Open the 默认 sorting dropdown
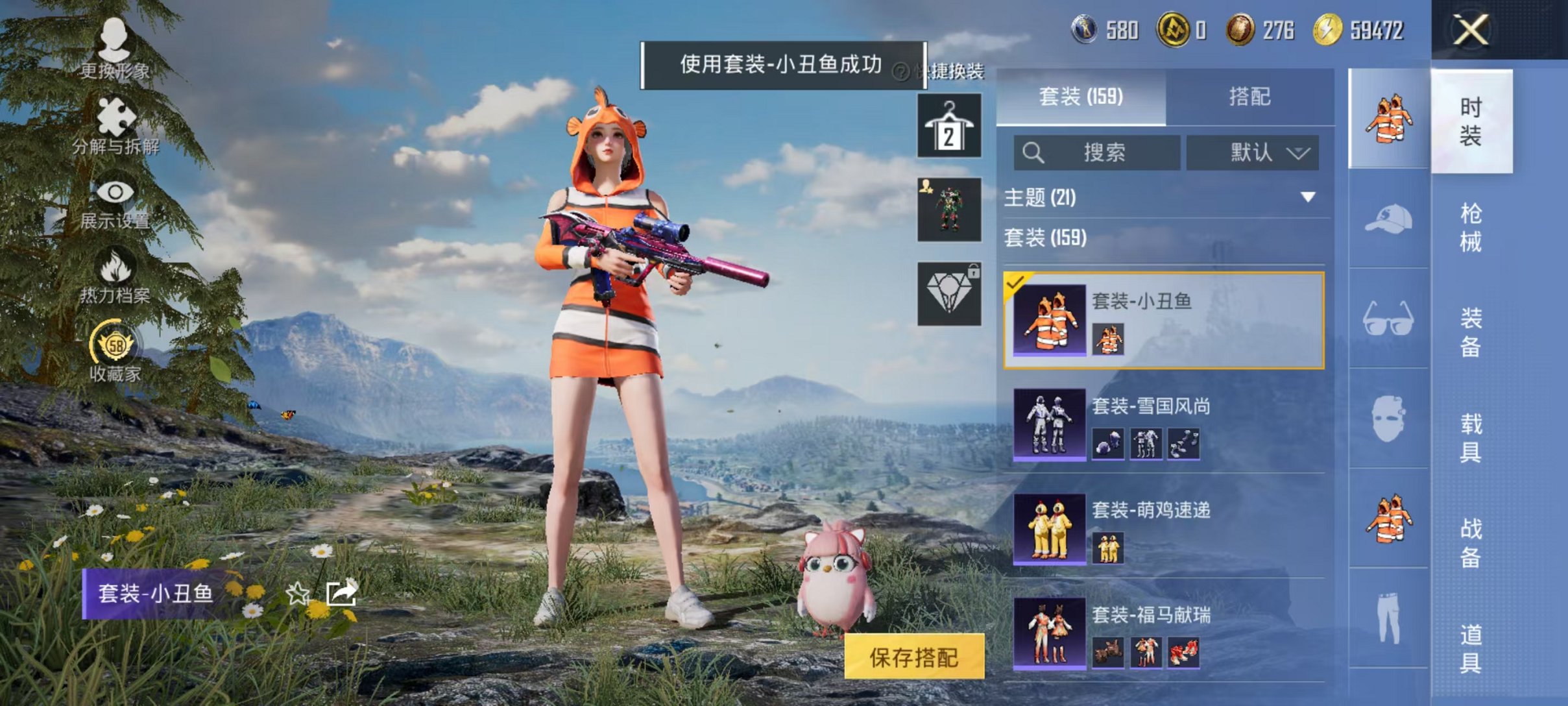This screenshot has height=706, width=1568. (x=1251, y=153)
